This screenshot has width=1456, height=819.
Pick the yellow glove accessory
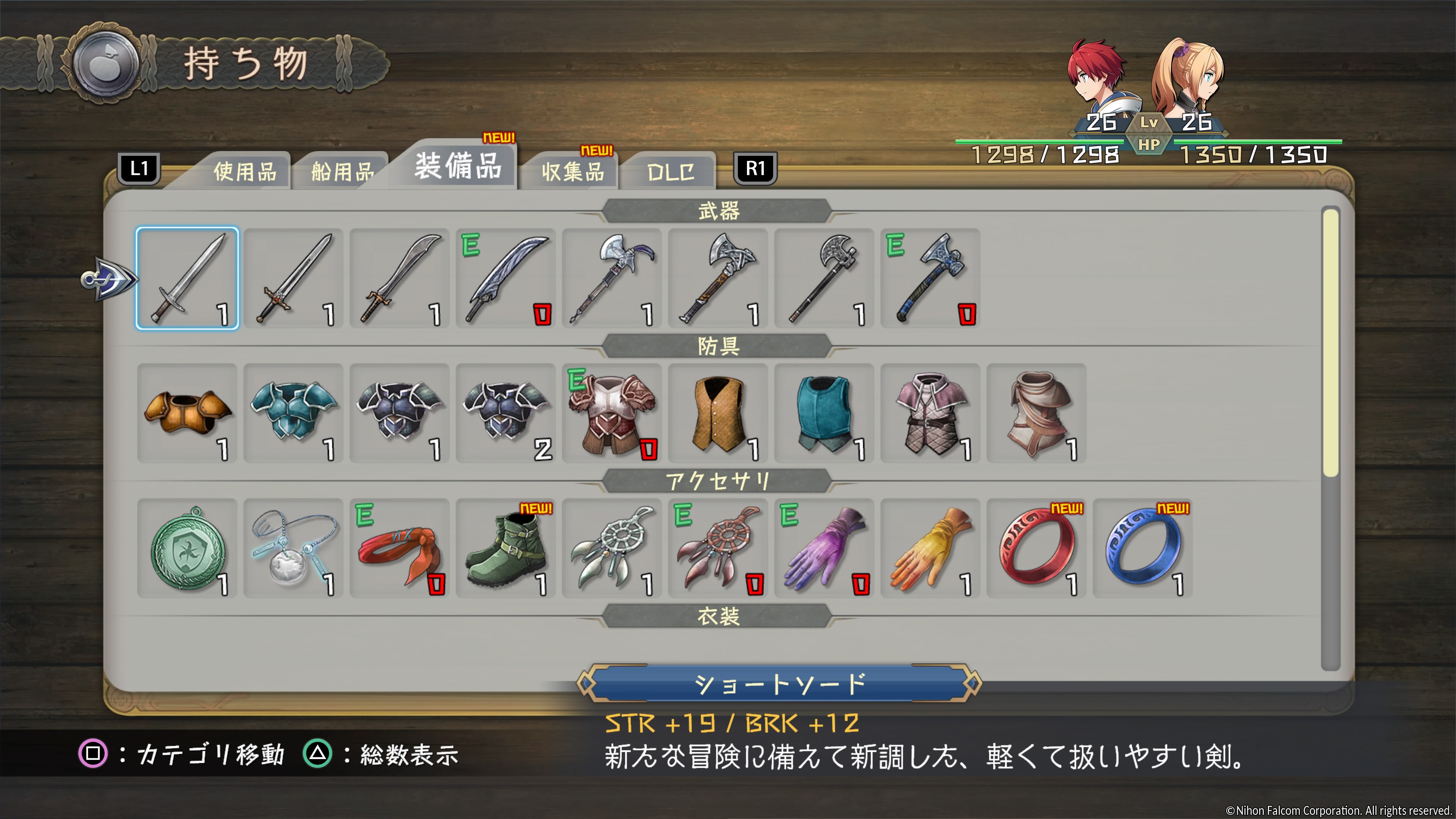930,548
